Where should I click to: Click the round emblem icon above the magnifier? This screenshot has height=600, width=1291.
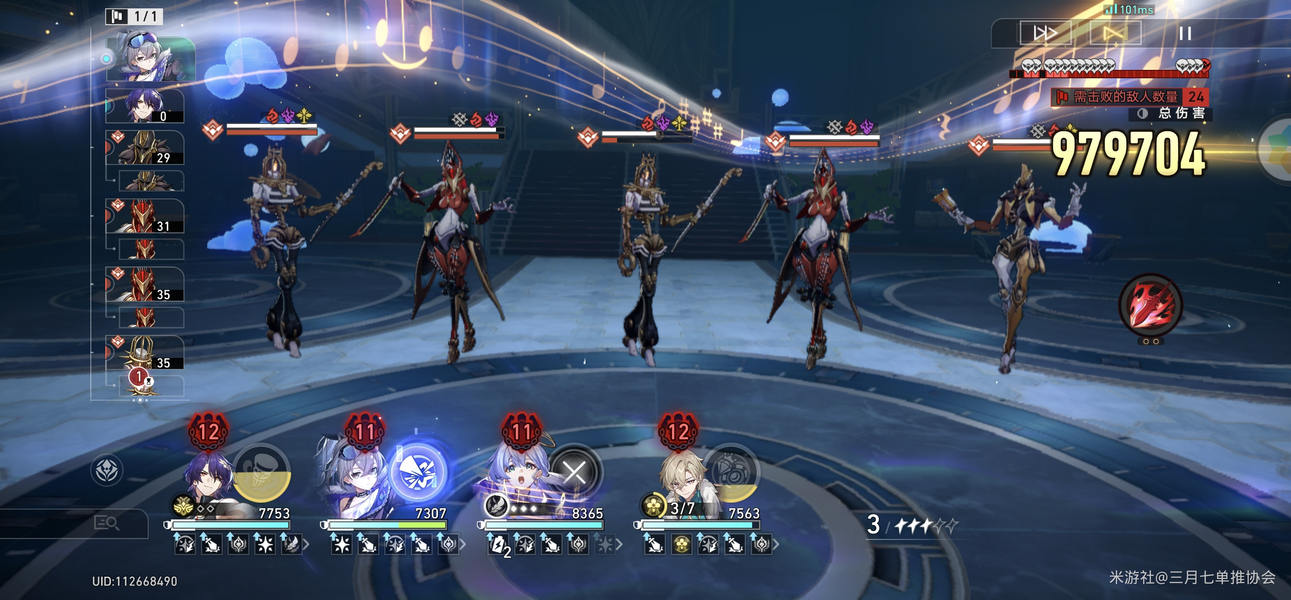107,470
